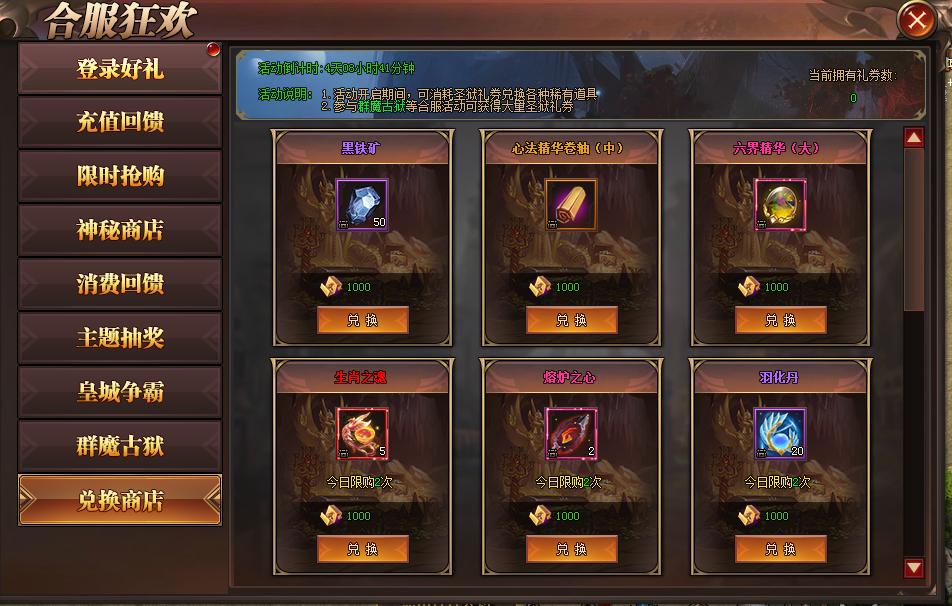
Task: Open the 群魔古狱 tab
Action: pos(120,446)
